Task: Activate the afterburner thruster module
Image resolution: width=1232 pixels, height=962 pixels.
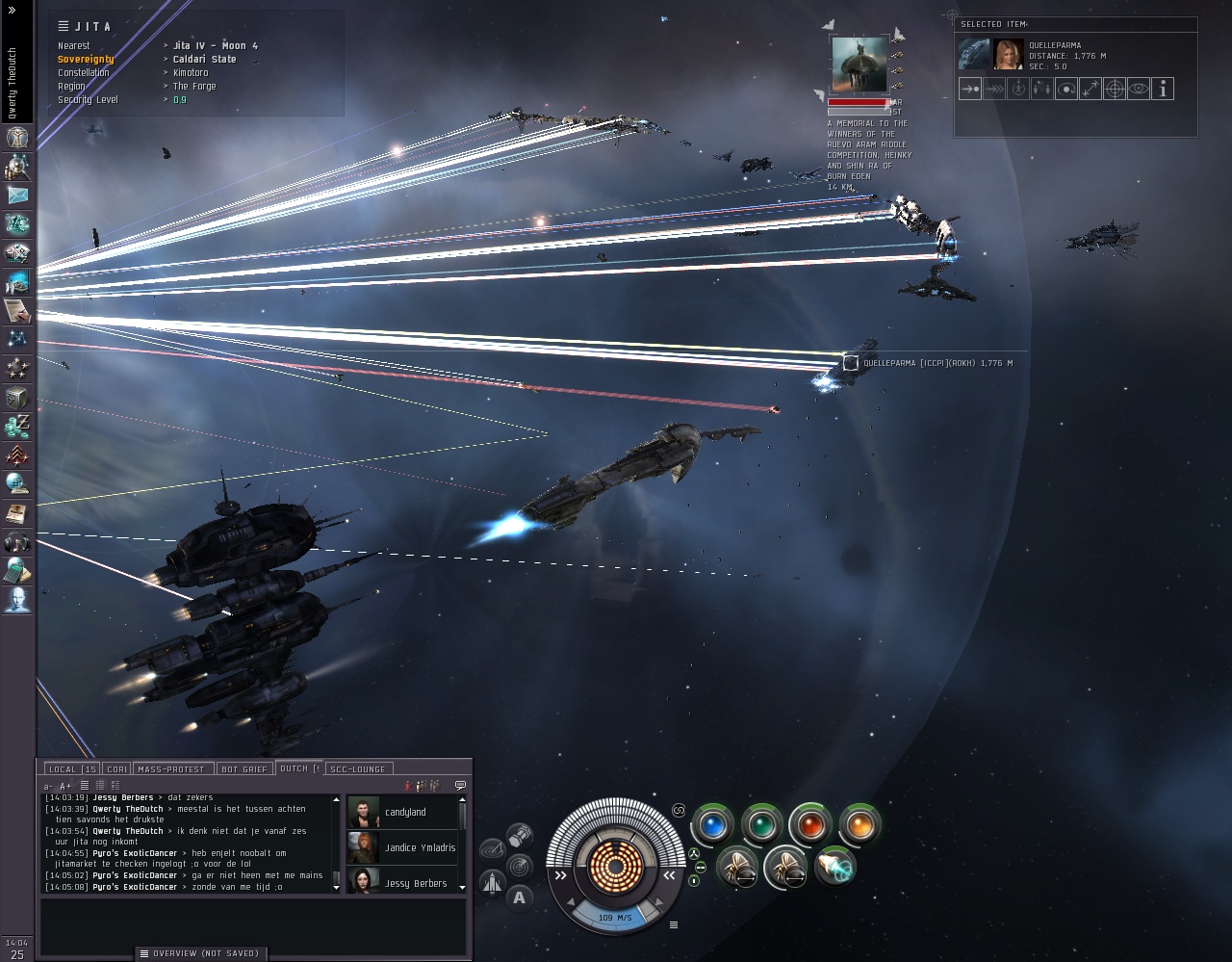Action: tap(834, 867)
